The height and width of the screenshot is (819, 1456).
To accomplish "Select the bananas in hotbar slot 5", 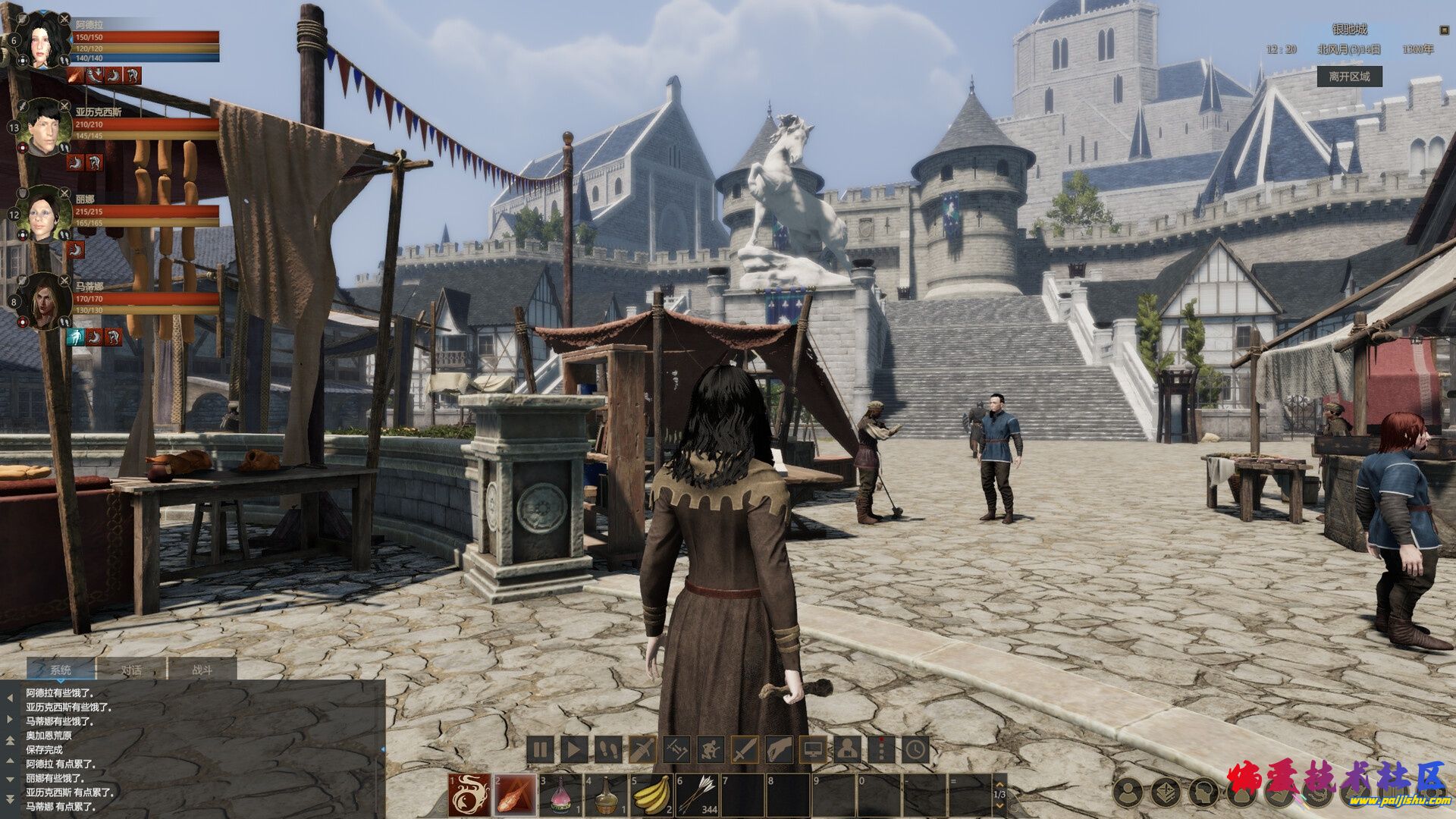I will [651, 795].
